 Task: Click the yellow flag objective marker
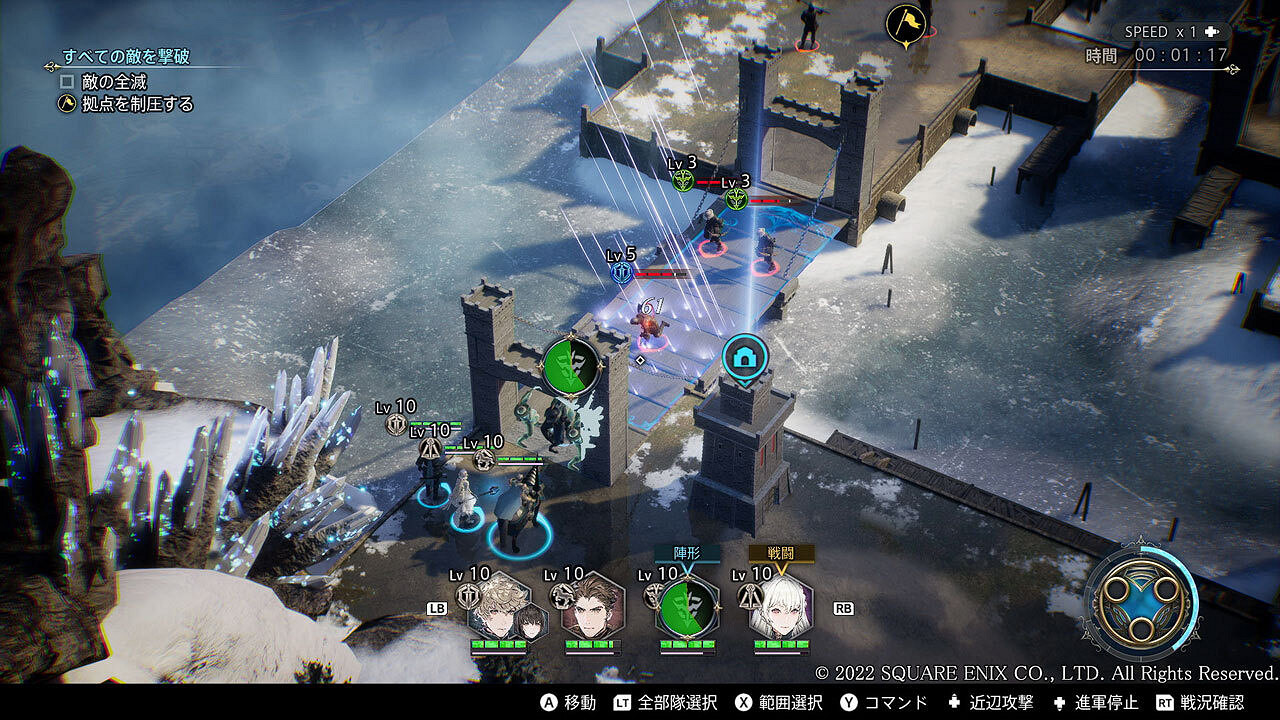[904, 24]
